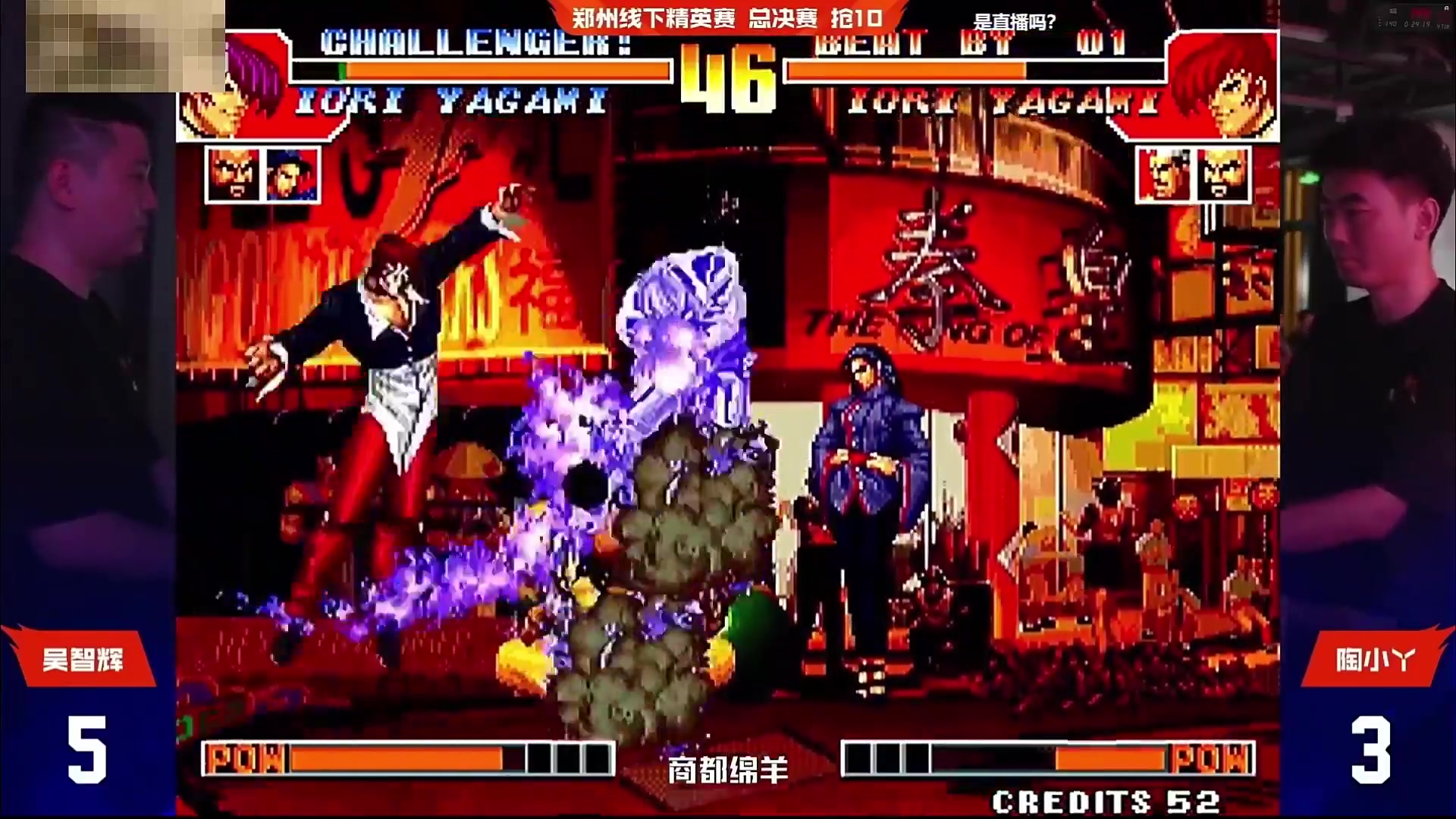
Task: Pick player one's bearded reserve fighter icon
Action: pyautogui.click(x=234, y=175)
